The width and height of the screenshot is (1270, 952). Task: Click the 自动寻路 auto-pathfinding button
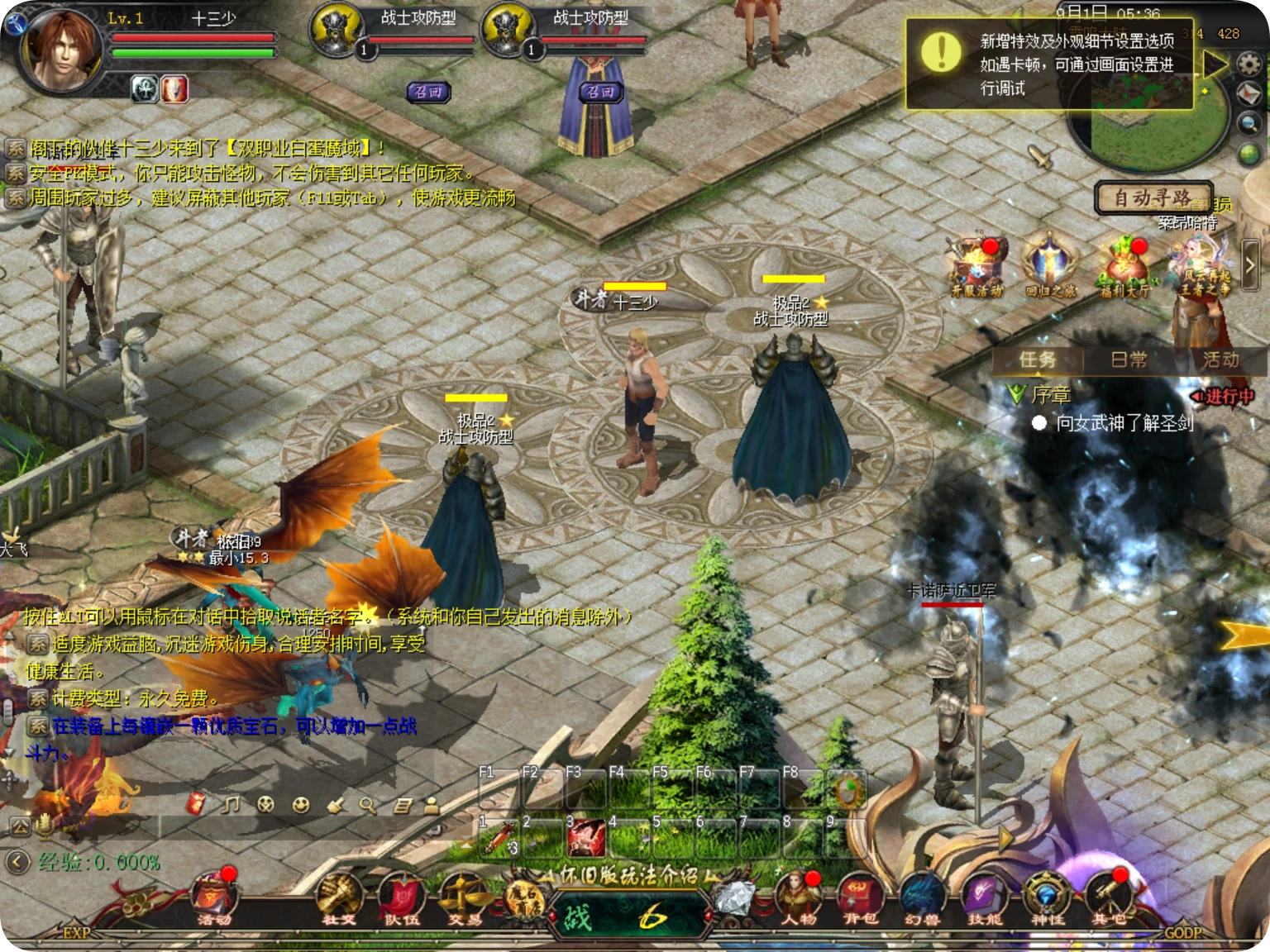pos(1153,198)
